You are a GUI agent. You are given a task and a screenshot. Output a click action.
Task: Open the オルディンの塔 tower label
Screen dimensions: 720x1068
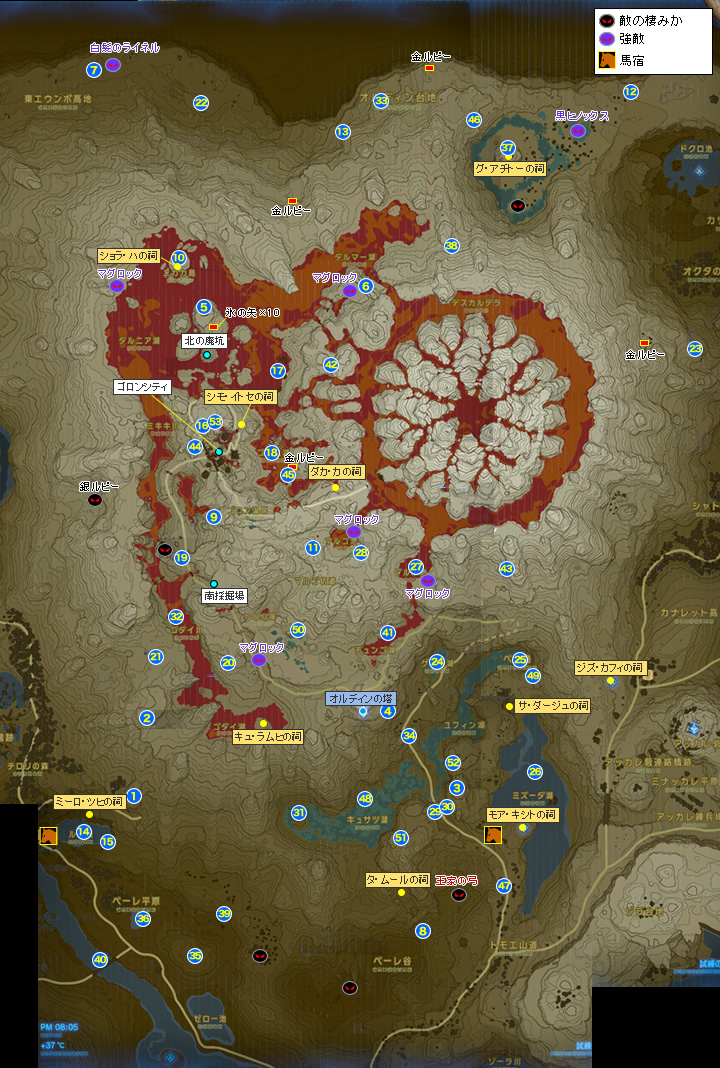[362, 697]
